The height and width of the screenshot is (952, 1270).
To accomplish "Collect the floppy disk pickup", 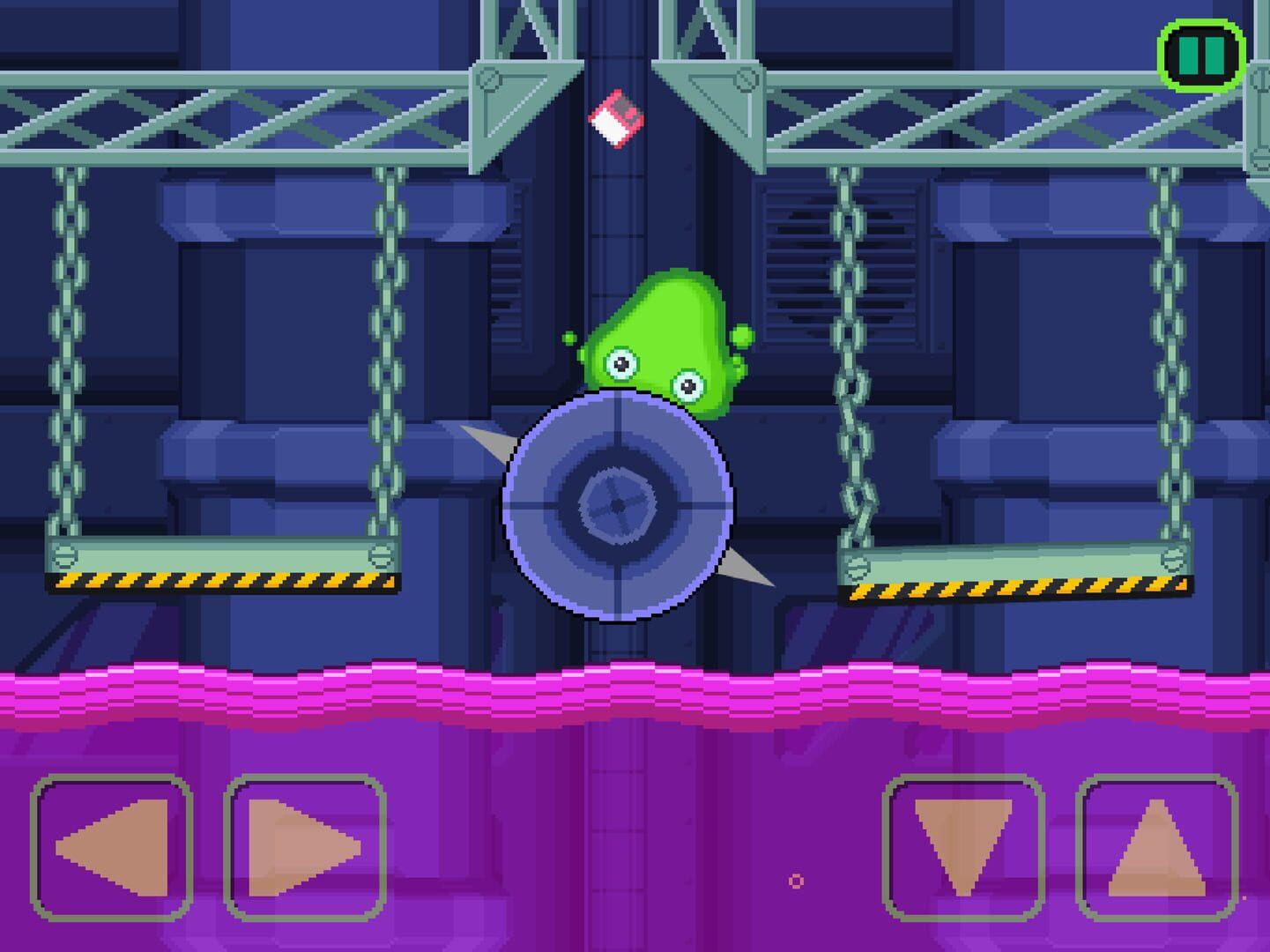I will click(x=617, y=121).
